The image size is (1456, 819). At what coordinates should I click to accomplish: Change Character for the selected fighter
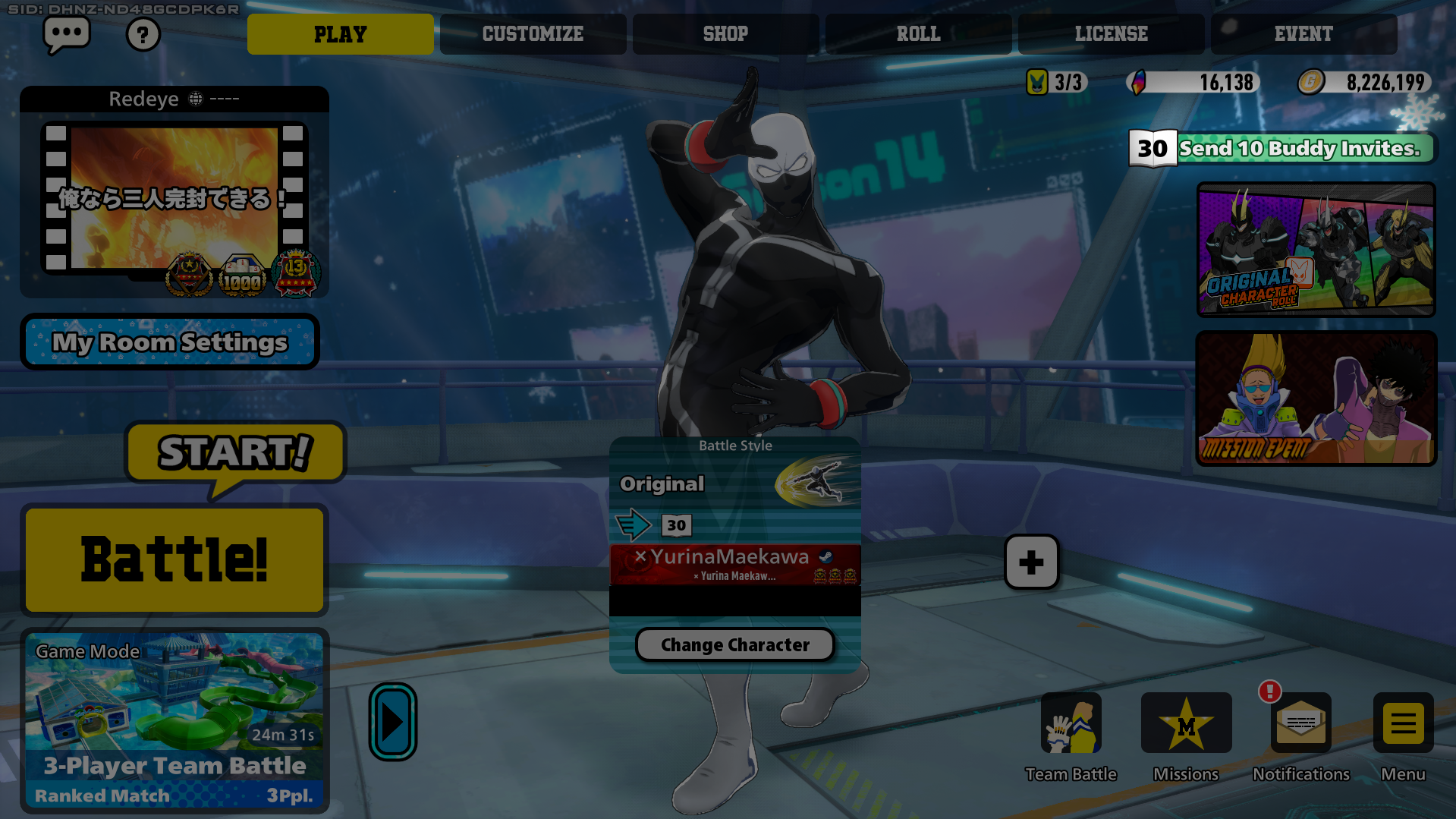(x=734, y=645)
